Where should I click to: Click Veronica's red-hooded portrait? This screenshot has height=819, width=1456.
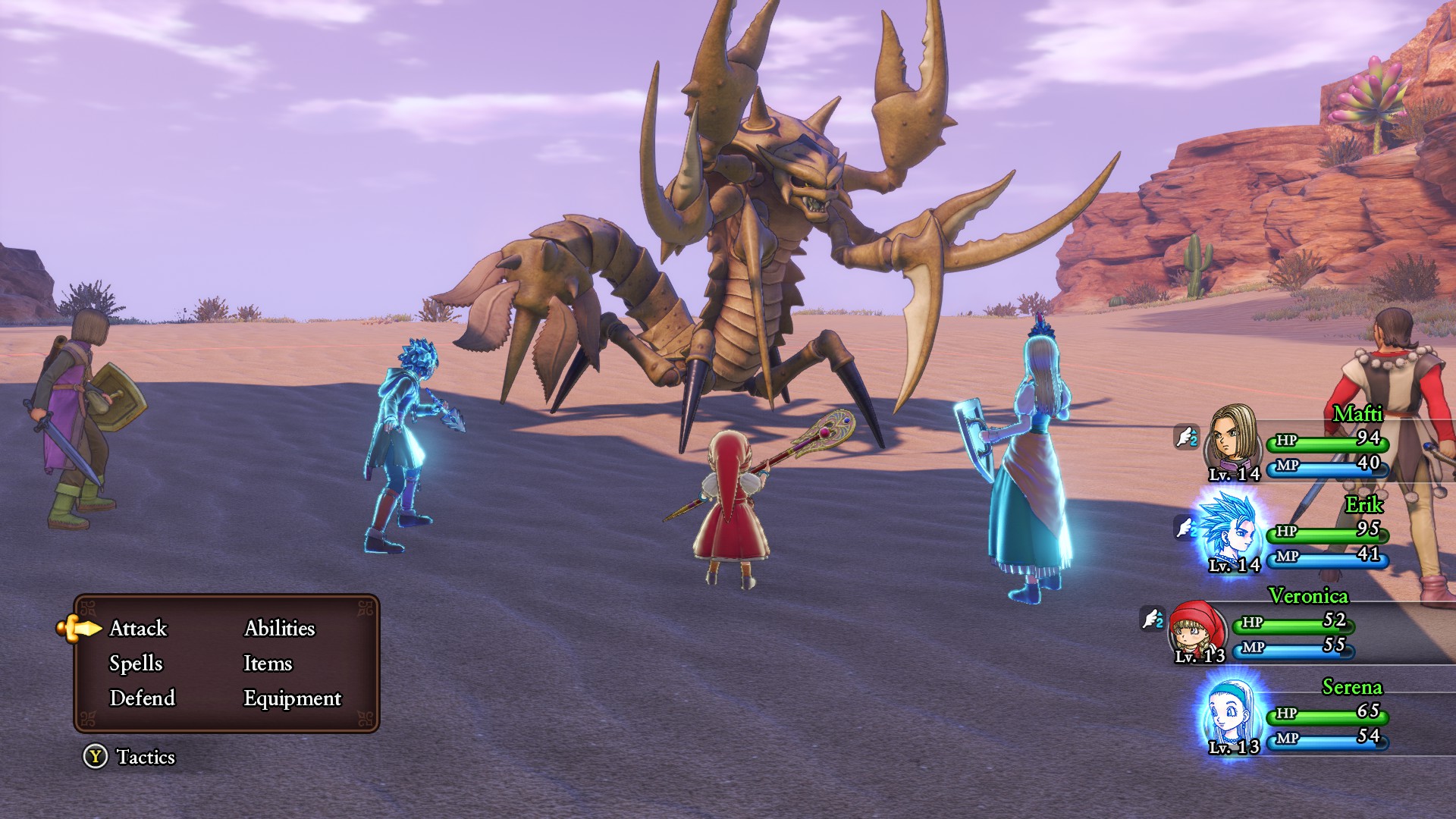[x=1198, y=628]
